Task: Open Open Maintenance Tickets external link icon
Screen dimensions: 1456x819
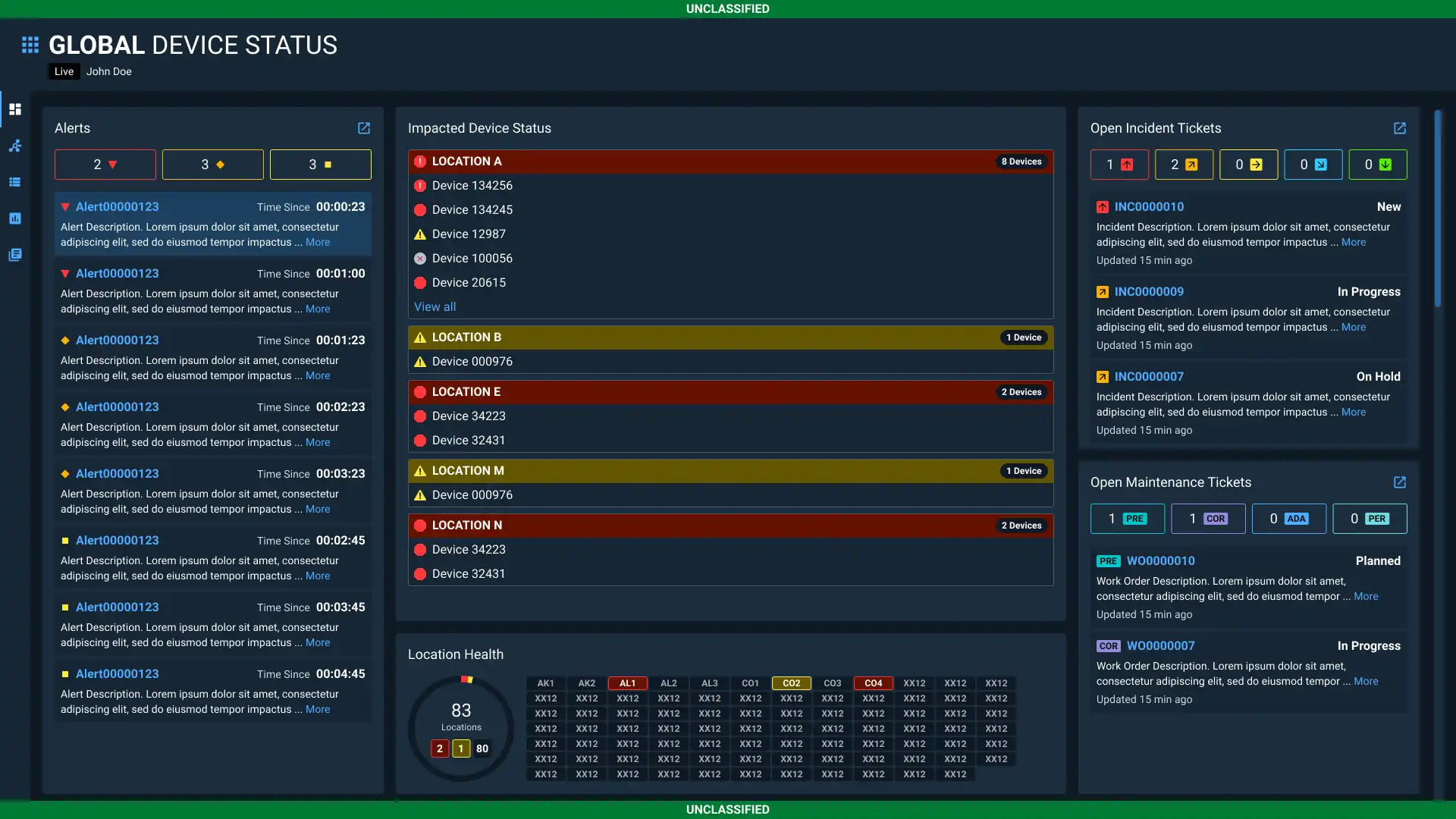Action: coord(1399,482)
